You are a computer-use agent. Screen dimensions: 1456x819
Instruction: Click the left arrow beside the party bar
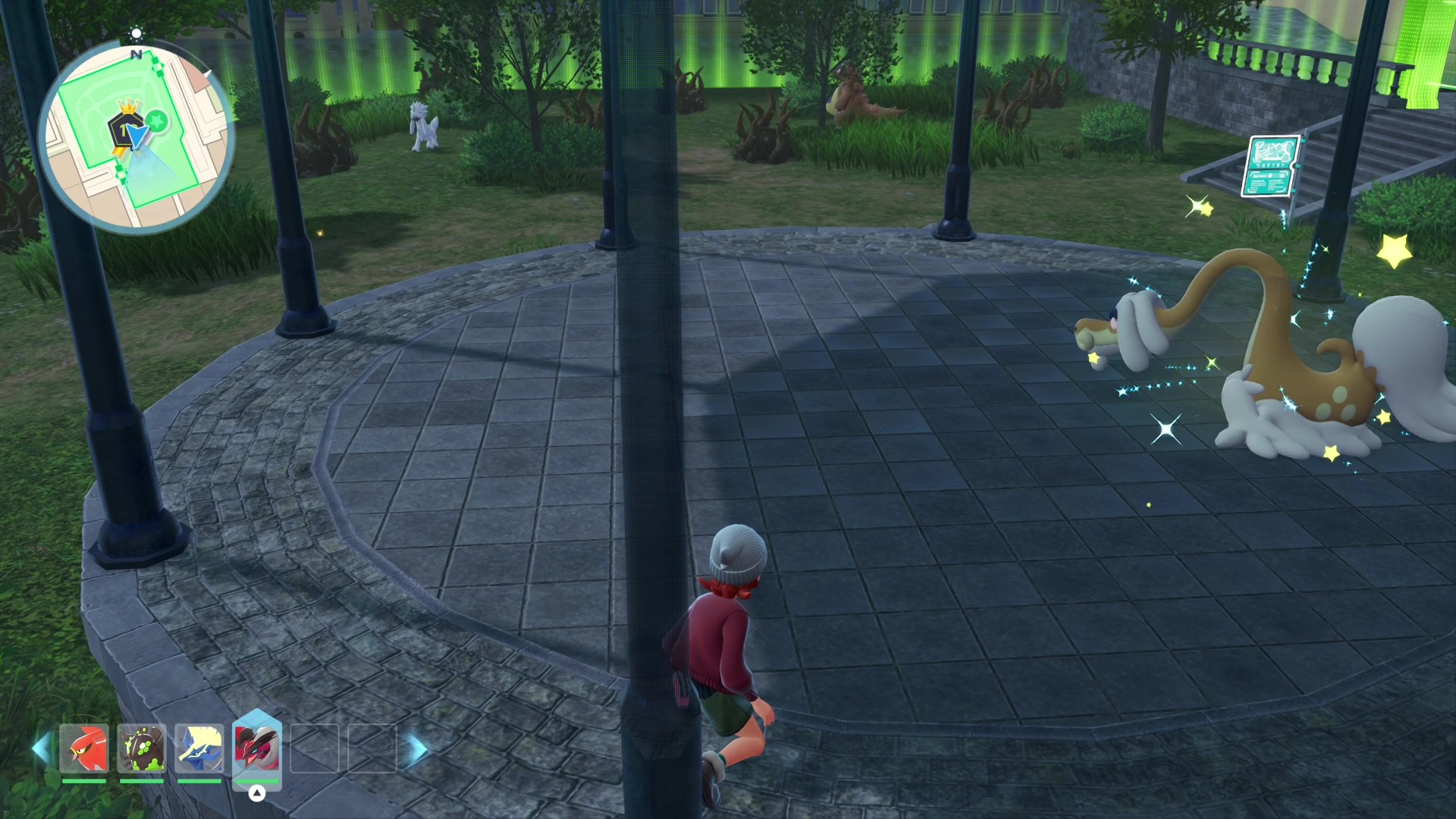click(42, 748)
